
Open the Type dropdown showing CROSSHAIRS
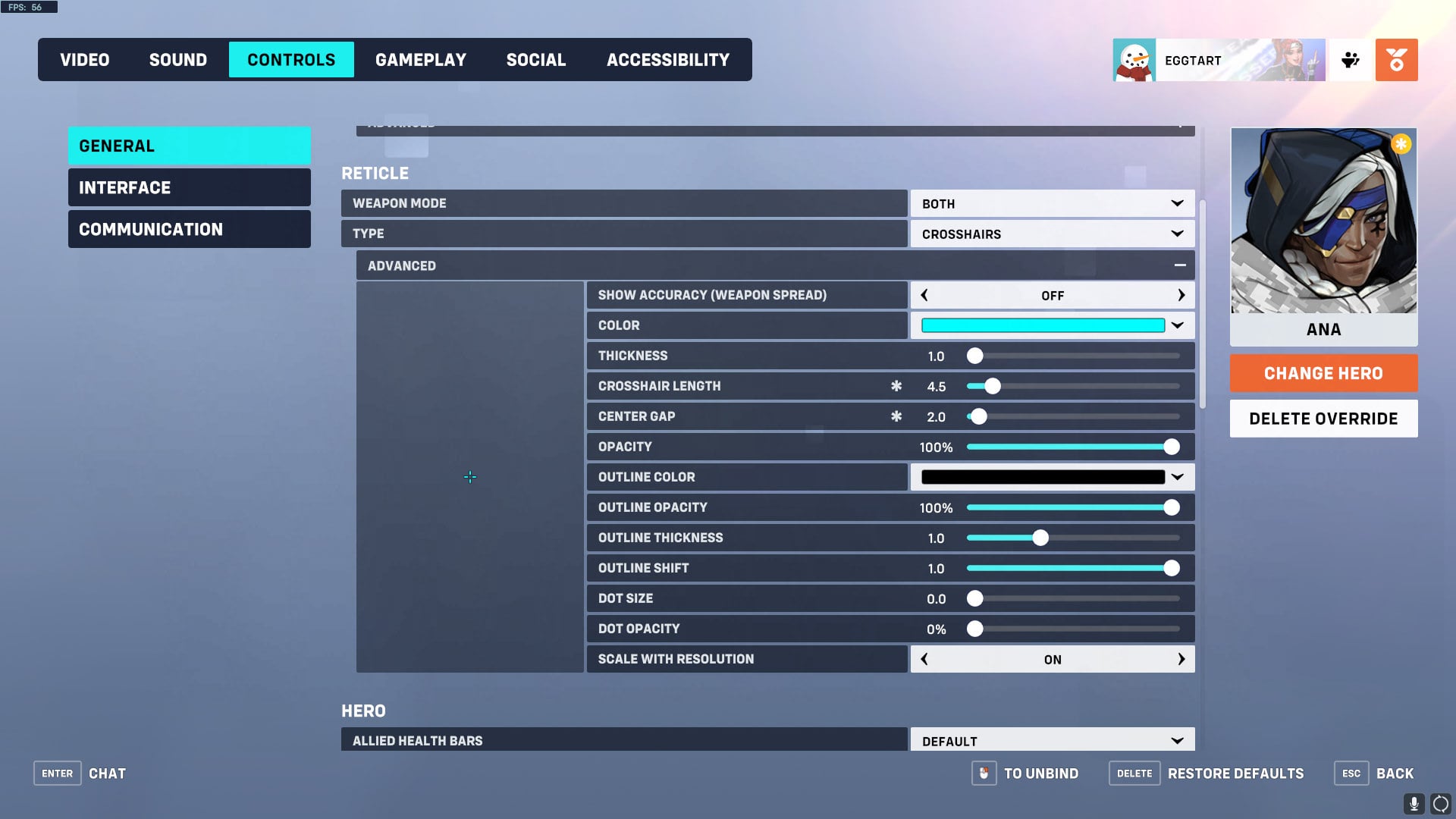1051,234
